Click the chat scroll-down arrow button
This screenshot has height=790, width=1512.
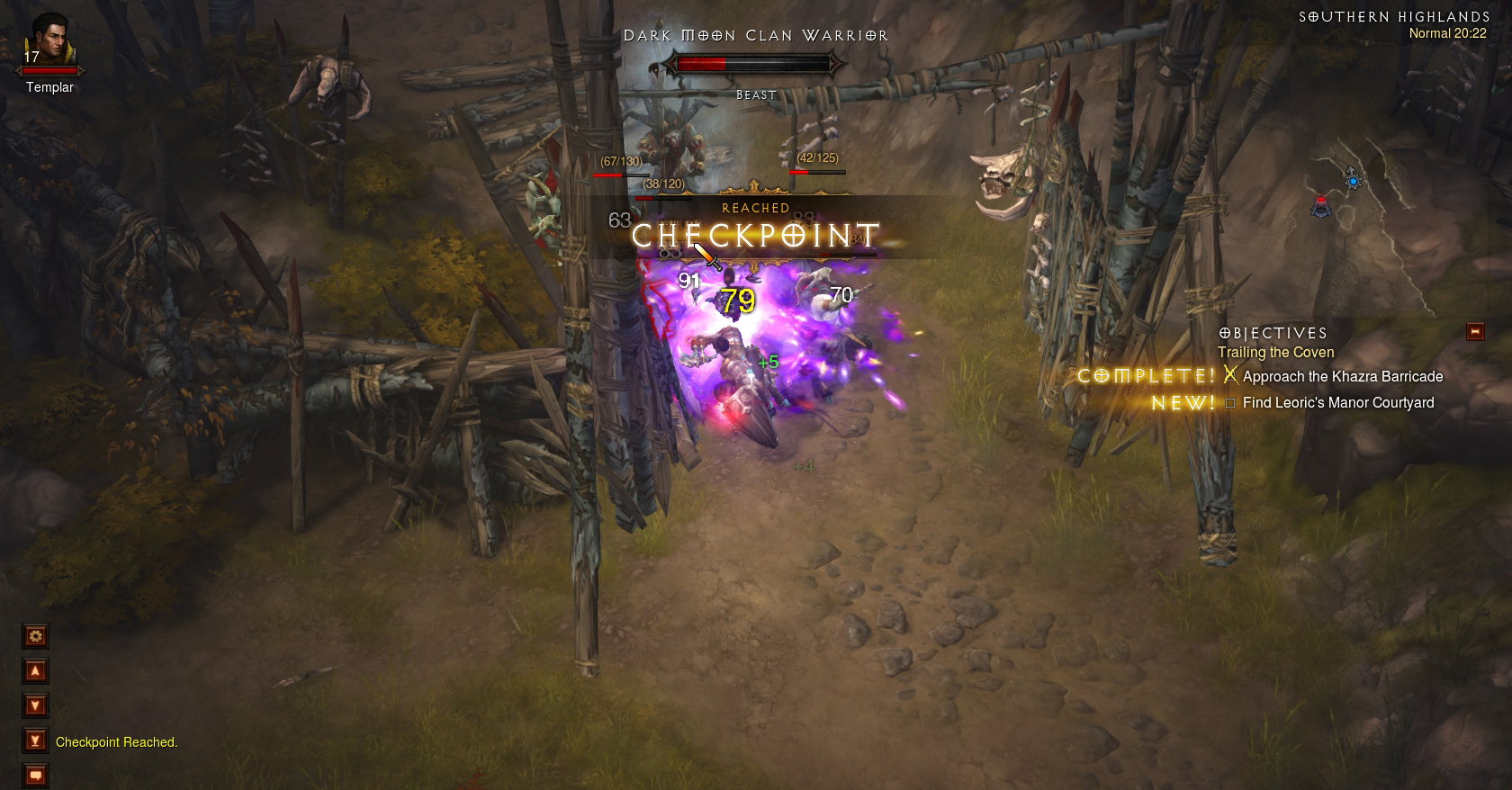35,705
